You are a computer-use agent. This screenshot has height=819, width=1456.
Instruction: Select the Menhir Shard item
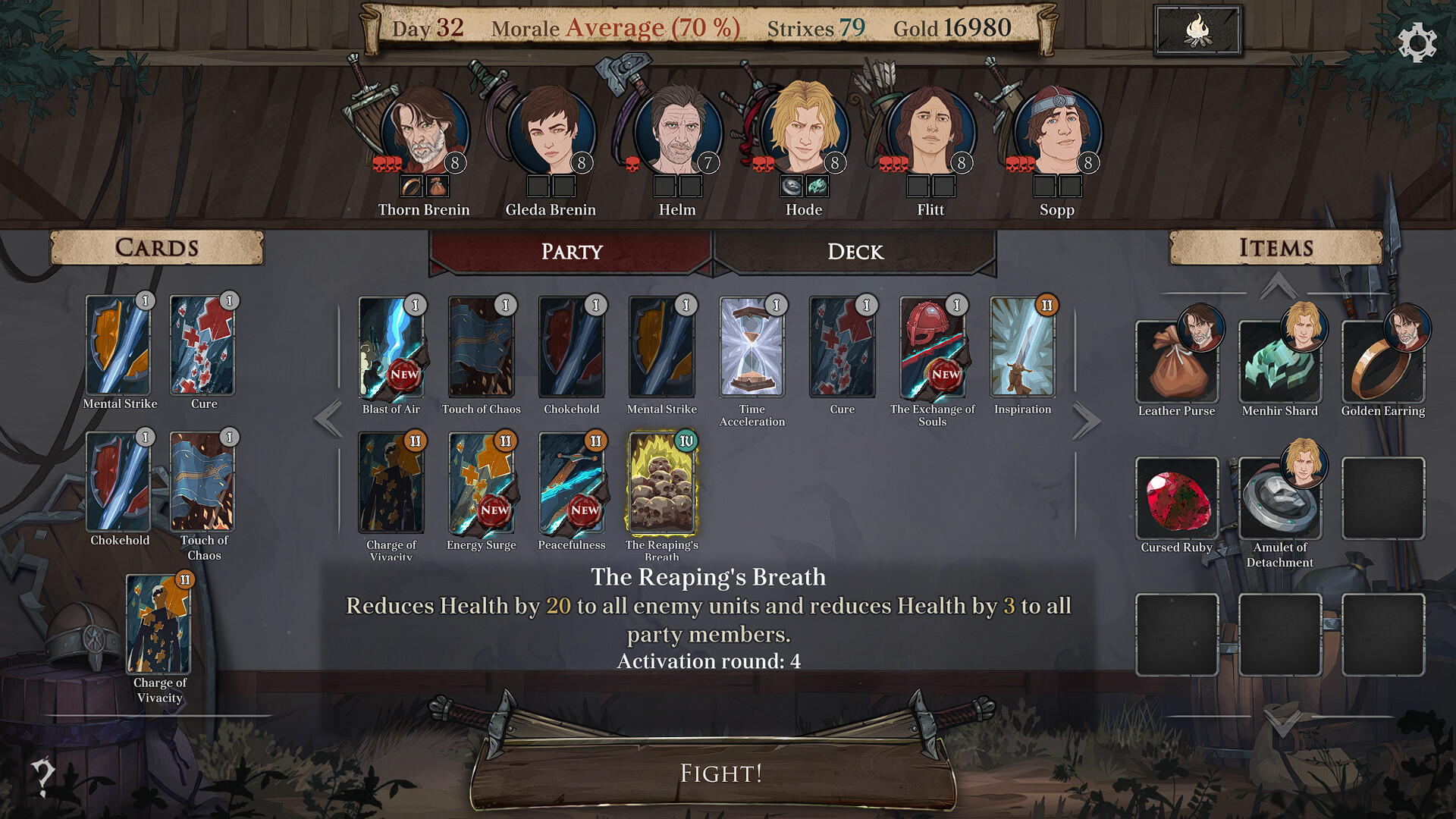coord(1281,360)
